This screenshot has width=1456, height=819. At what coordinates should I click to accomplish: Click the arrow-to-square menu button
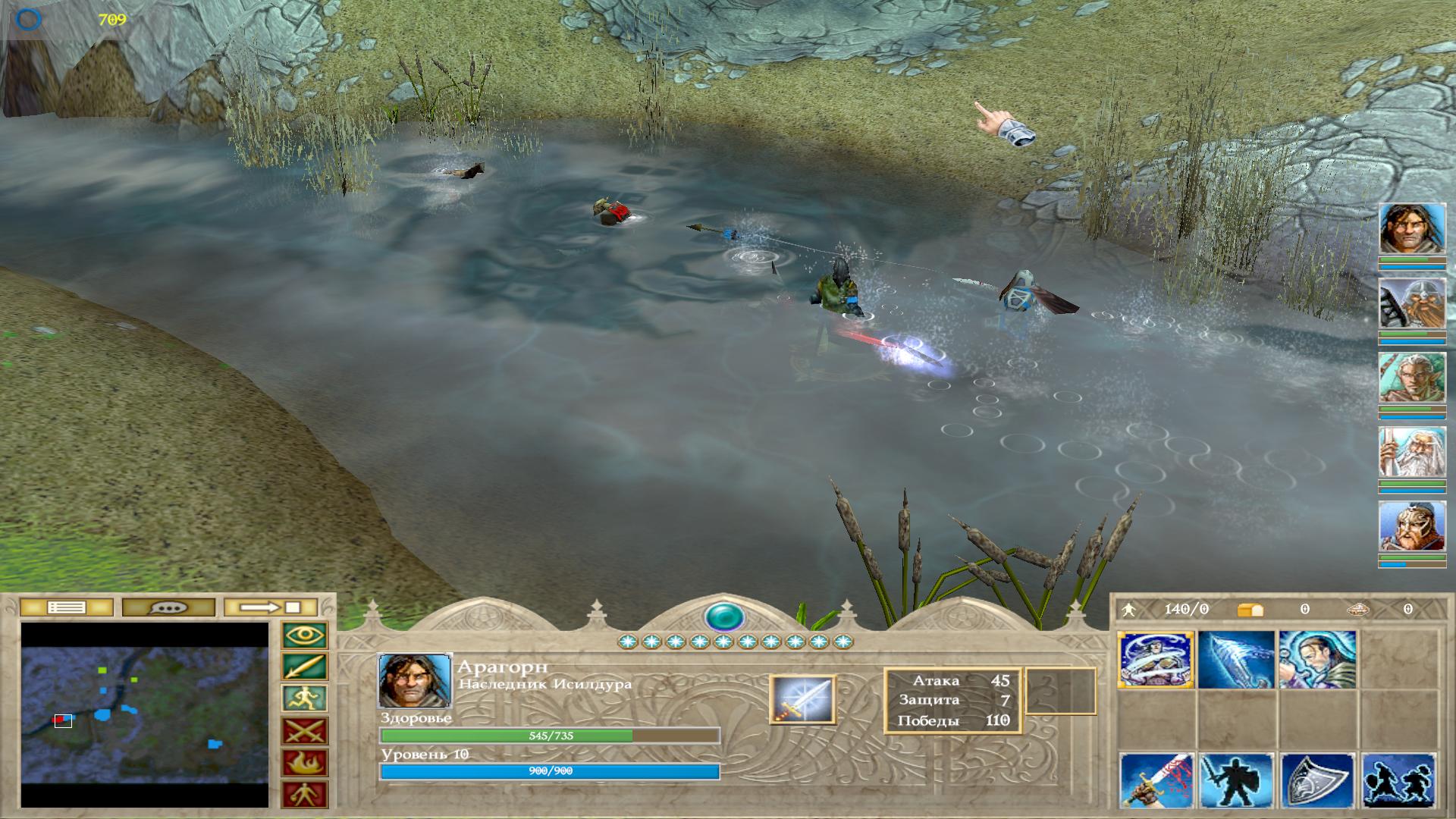pos(271,607)
